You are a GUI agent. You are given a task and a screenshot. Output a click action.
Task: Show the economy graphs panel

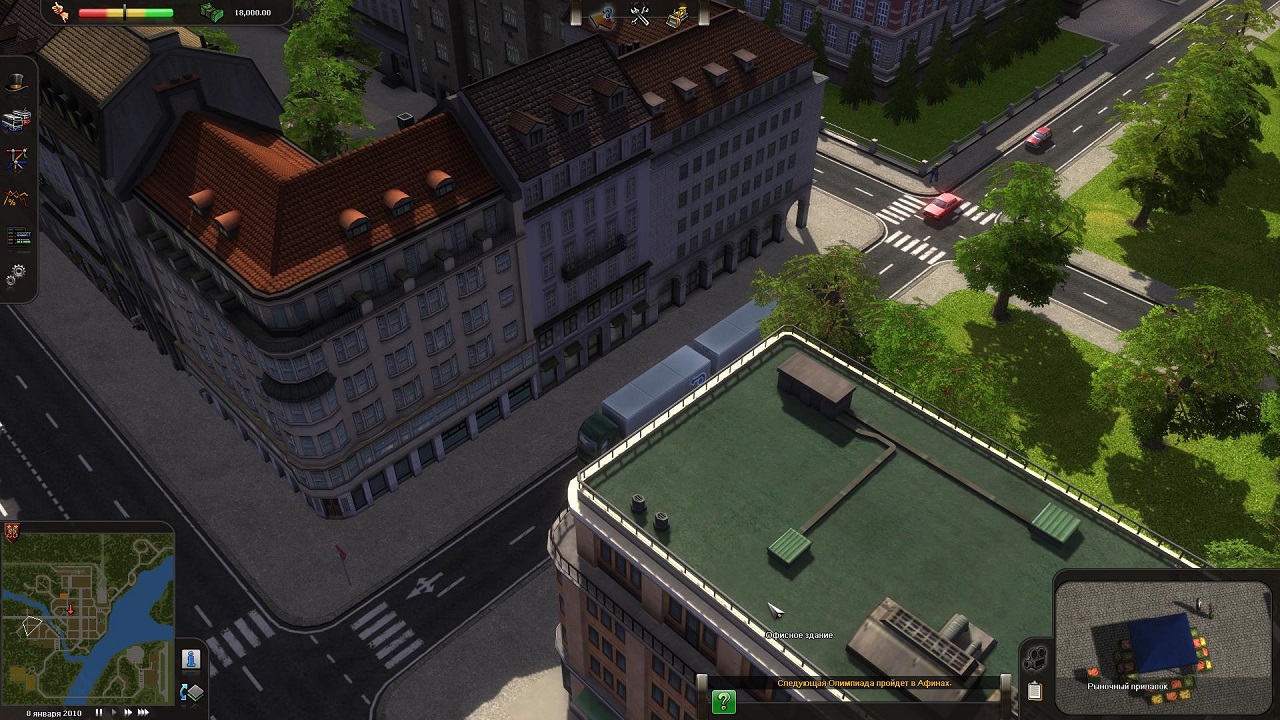(x=17, y=197)
